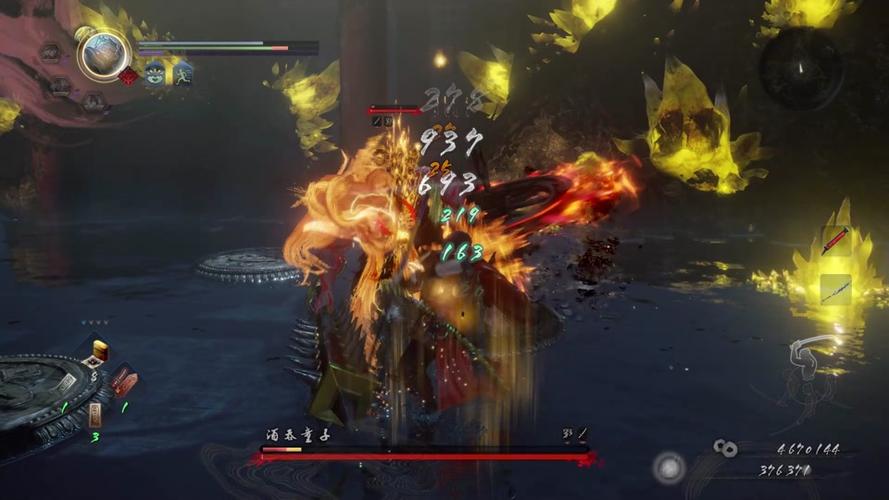Use the golden elixir shortcut item
The image size is (889, 500).
(100, 351)
